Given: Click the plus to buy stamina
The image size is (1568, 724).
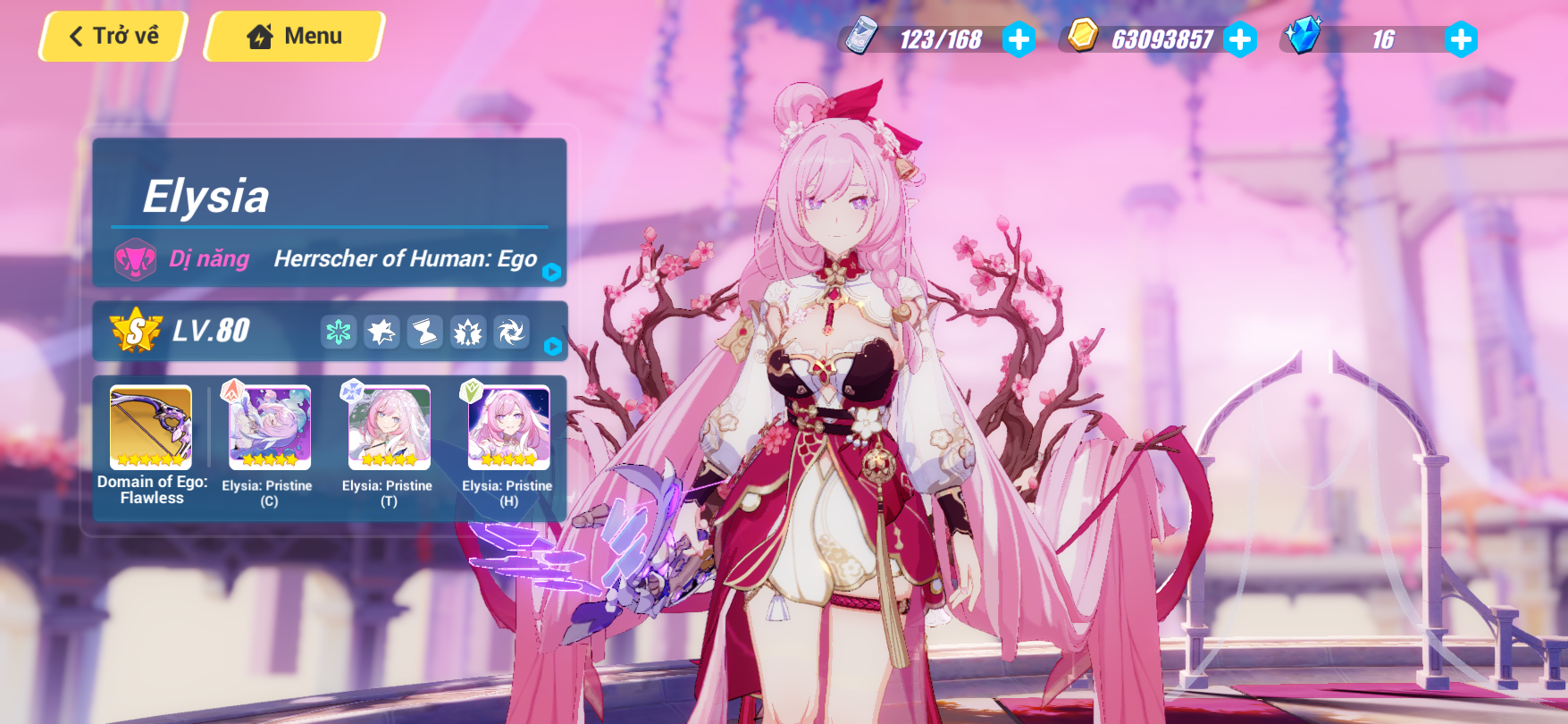Looking at the screenshot, I should click(1019, 38).
